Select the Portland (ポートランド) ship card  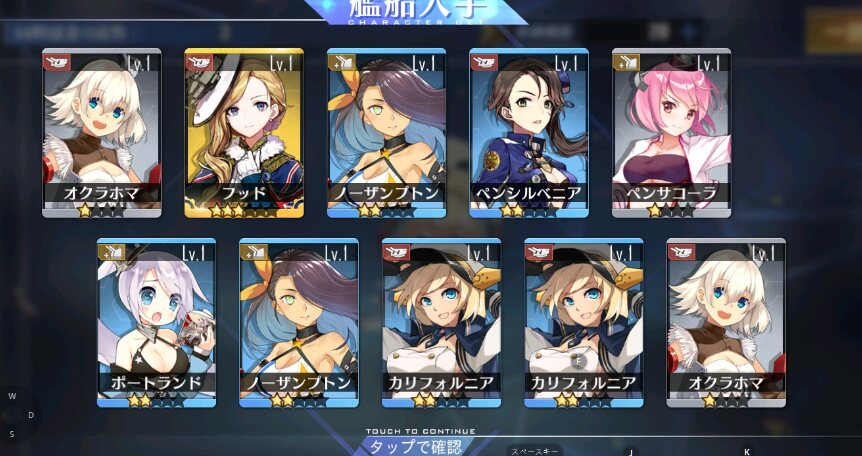(156, 322)
